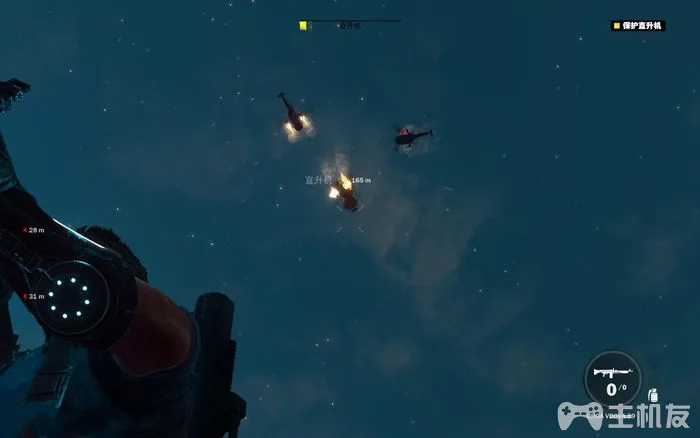Click the red enemy marker labeled 28 m

(24, 230)
